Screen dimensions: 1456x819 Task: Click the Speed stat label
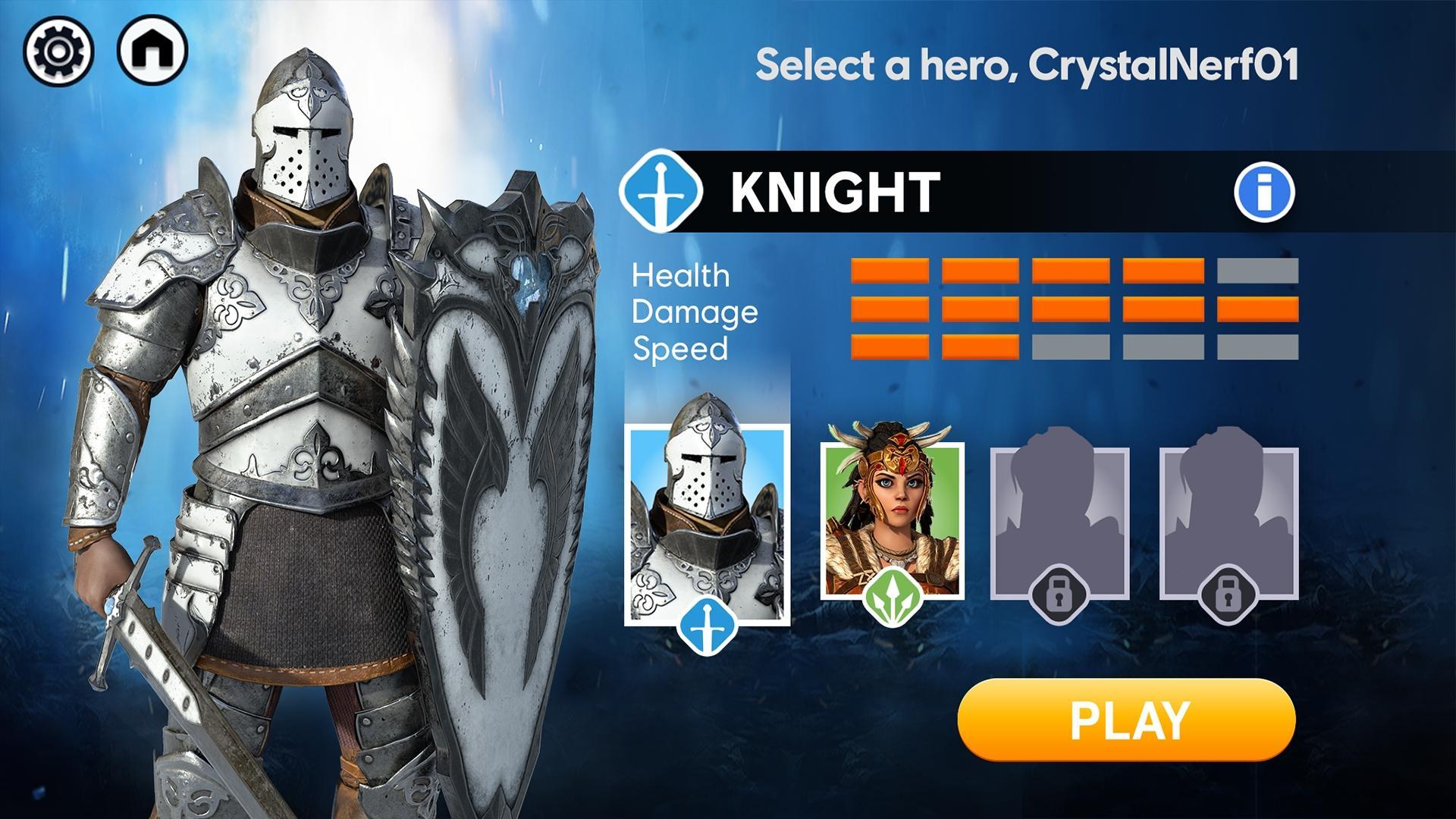pyautogui.click(x=682, y=347)
